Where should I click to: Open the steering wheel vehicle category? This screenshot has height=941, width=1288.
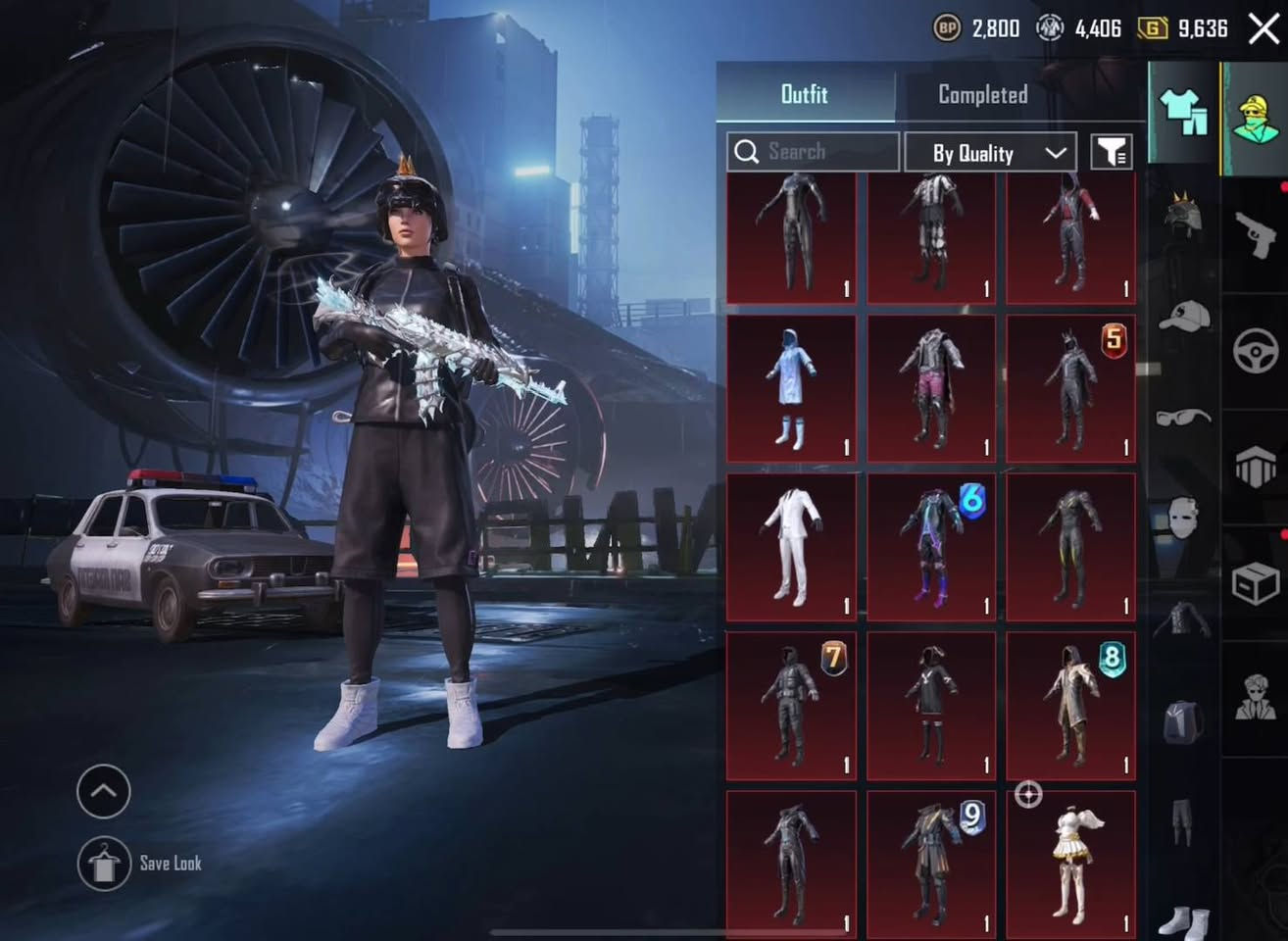point(1256,350)
